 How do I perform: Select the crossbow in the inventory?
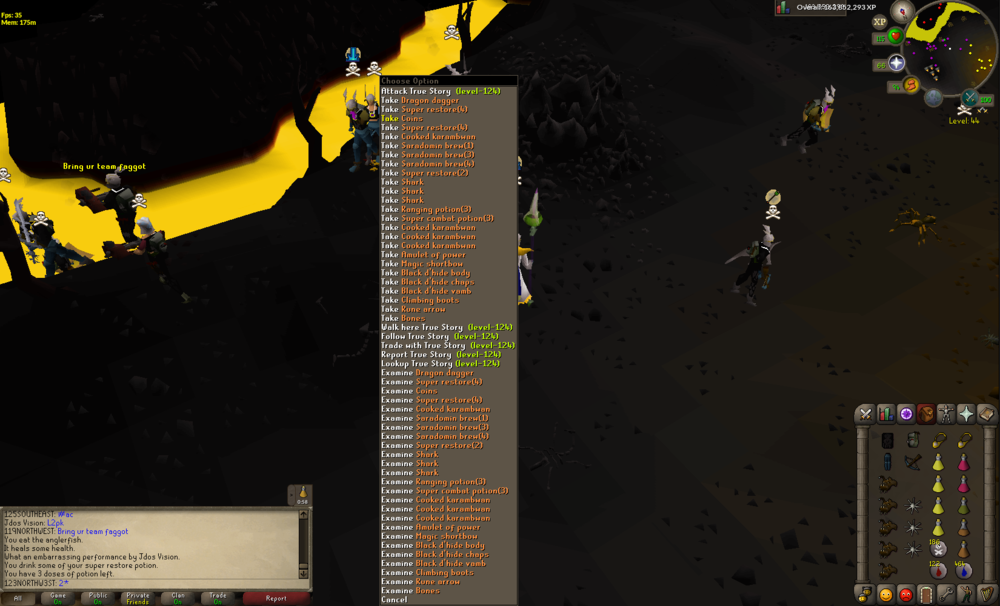(x=912, y=462)
